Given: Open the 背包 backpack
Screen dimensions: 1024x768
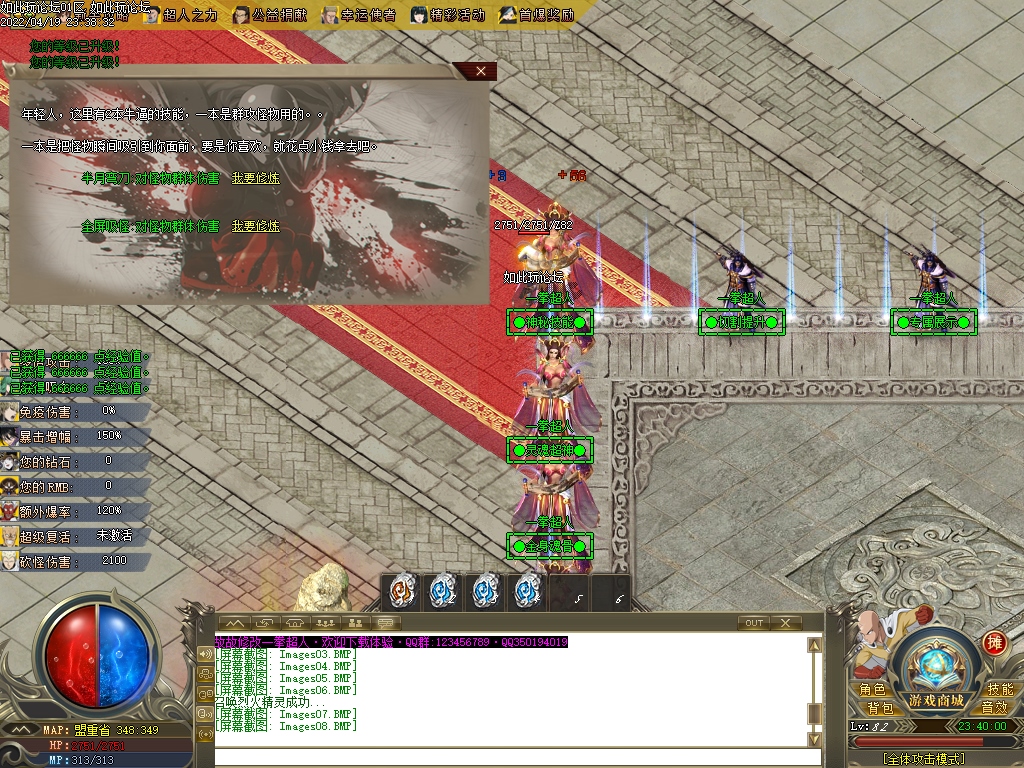Looking at the screenshot, I should 879,708.
